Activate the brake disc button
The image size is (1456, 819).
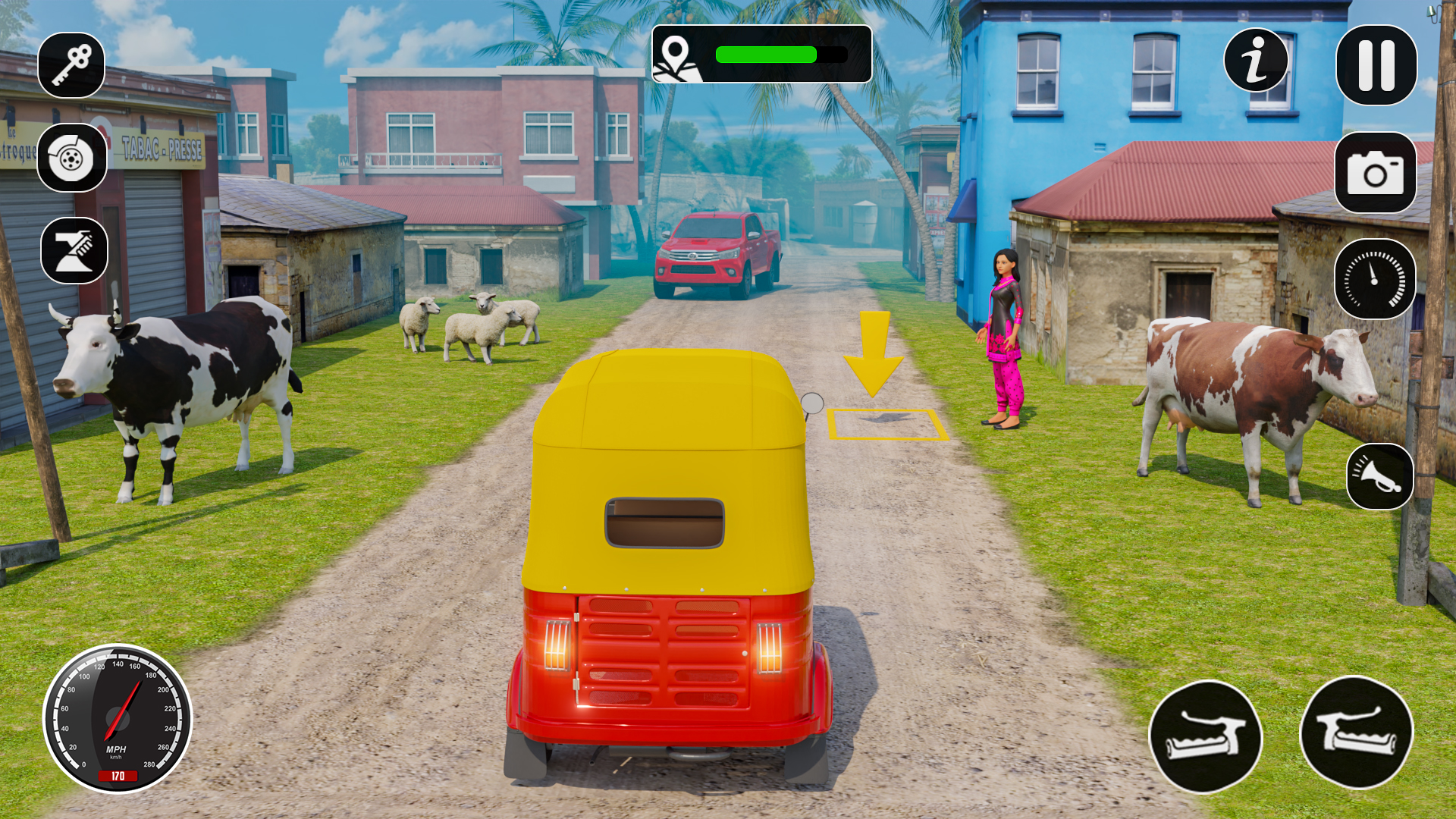tap(72, 158)
